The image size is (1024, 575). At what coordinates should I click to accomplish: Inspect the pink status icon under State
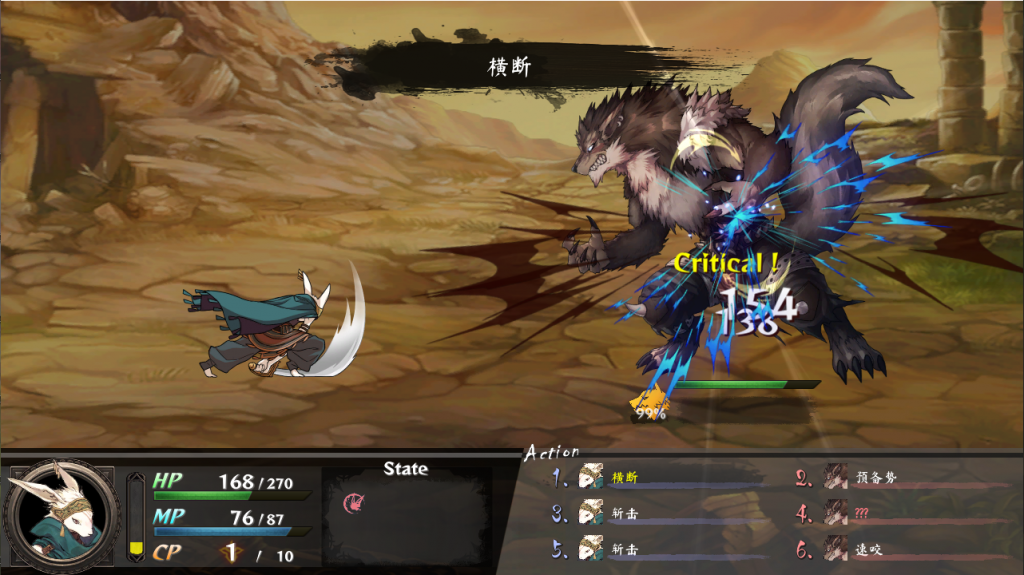(x=351, y=502)
